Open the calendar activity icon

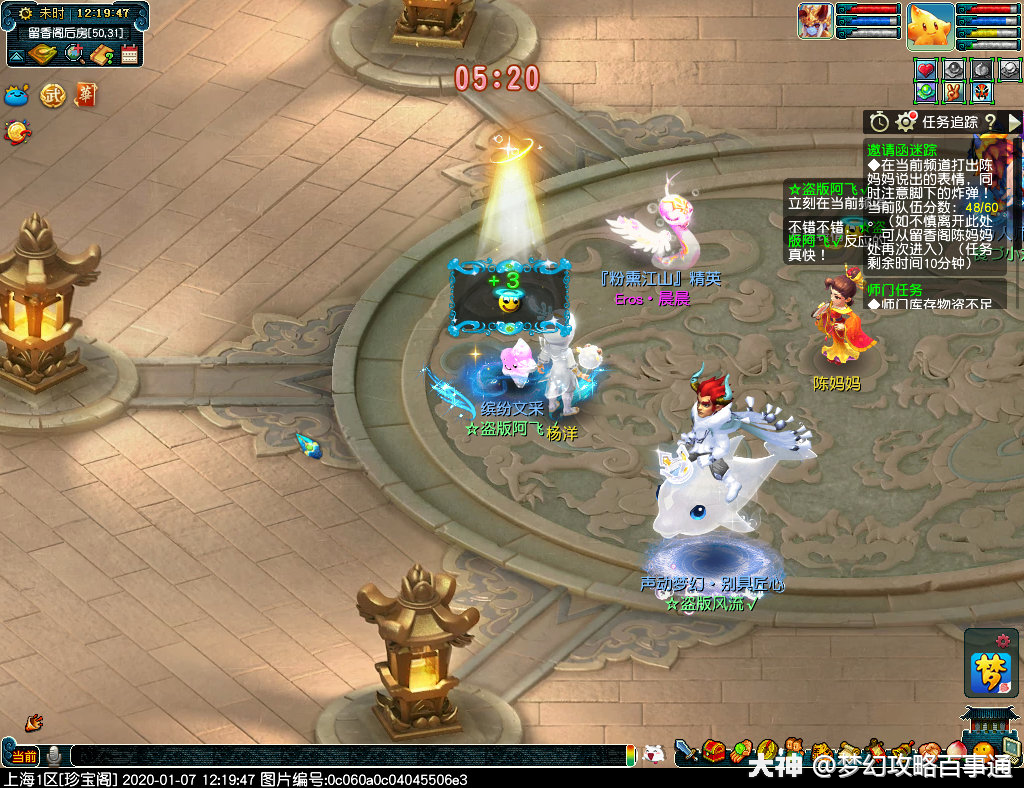pyautogui.click(x=129, y=54)
